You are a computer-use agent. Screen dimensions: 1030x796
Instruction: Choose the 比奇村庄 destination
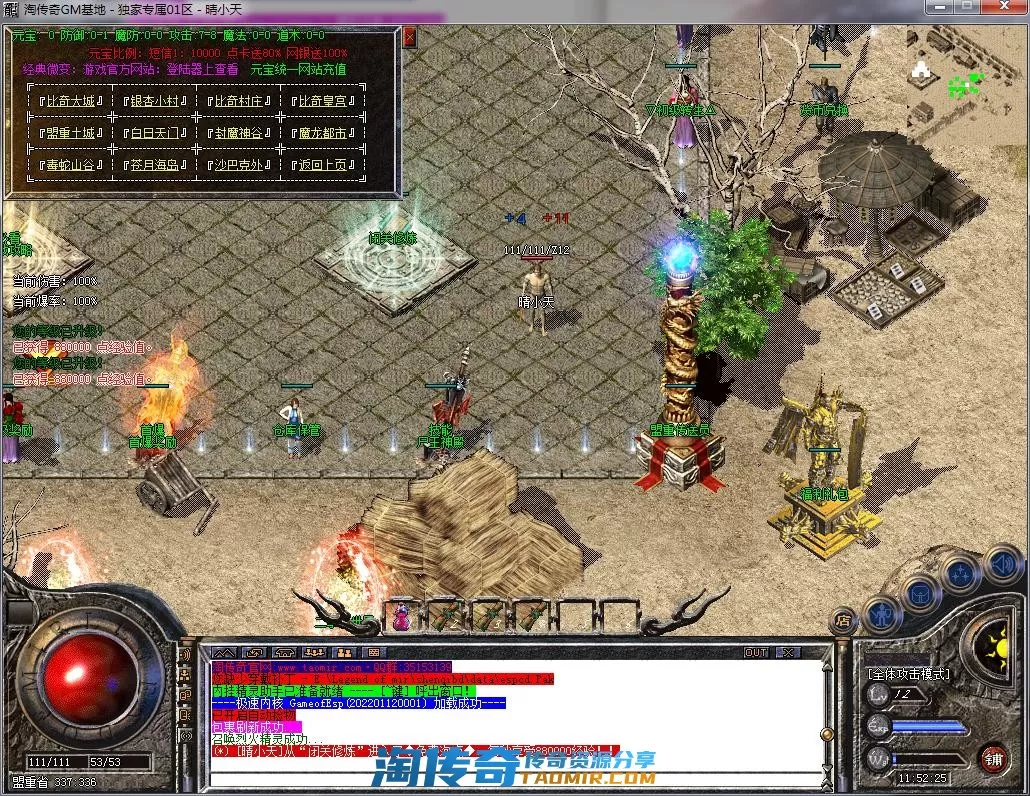pyautogui.click(x=238, y=102)
